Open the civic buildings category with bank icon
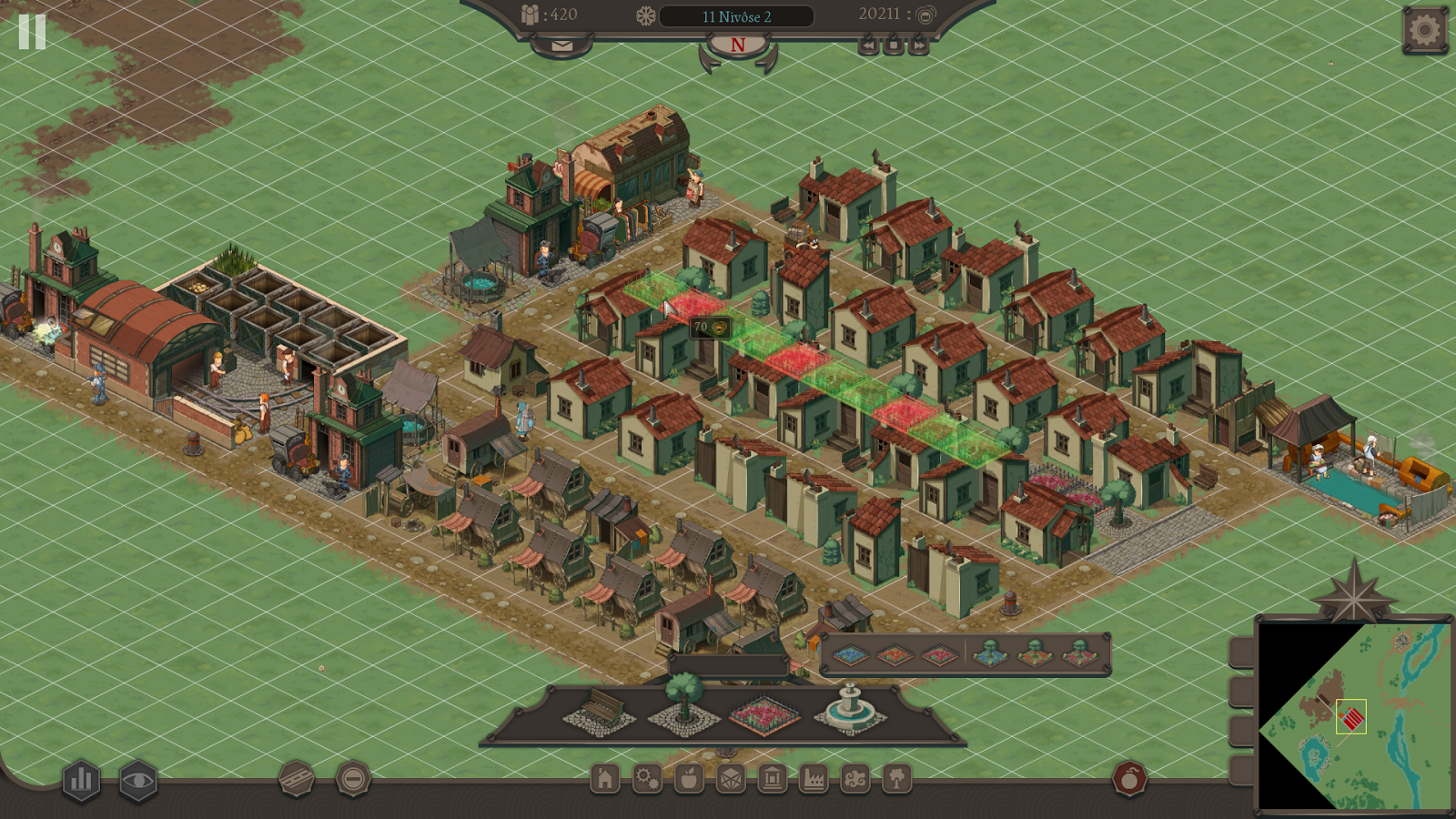Screen dimensions: 1456x819 [x=772, y=780]
